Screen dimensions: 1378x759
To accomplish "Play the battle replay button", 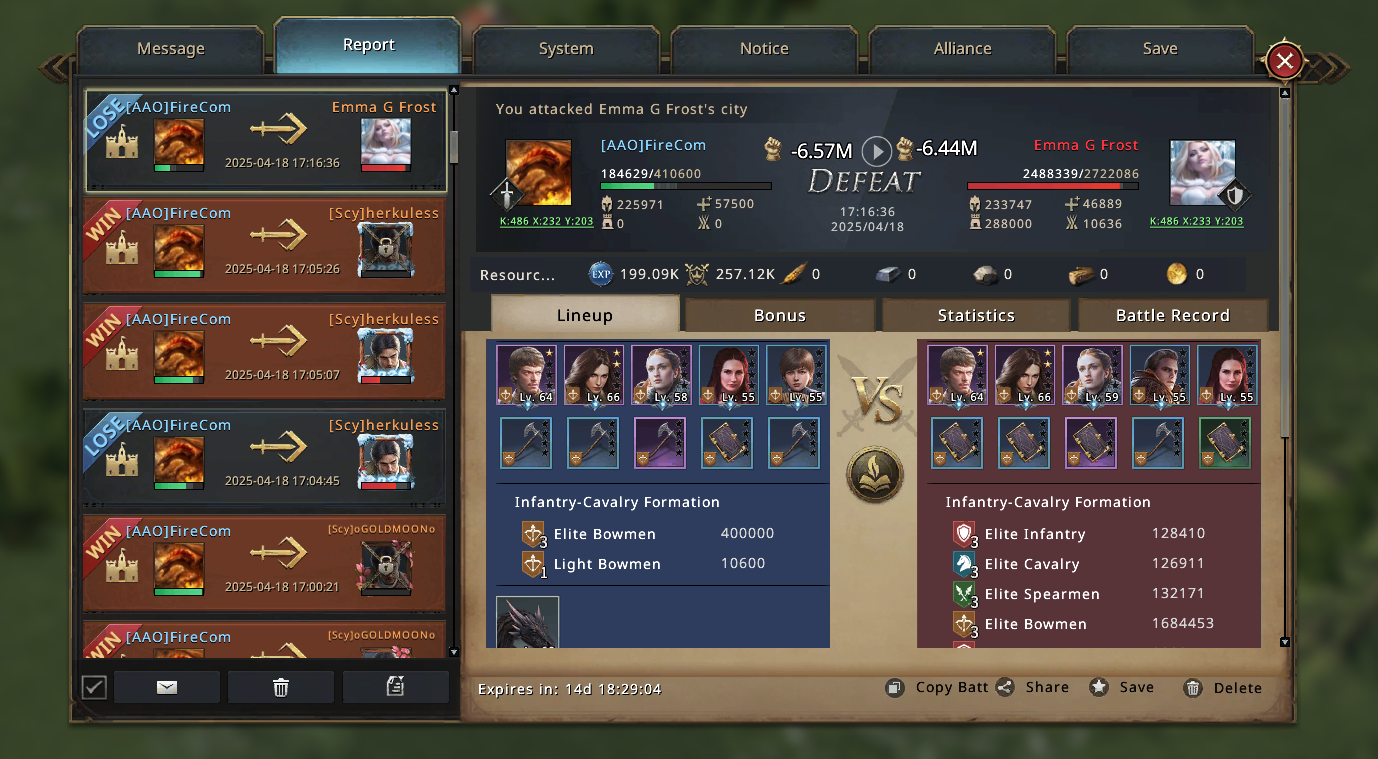I will coord(877,151).
